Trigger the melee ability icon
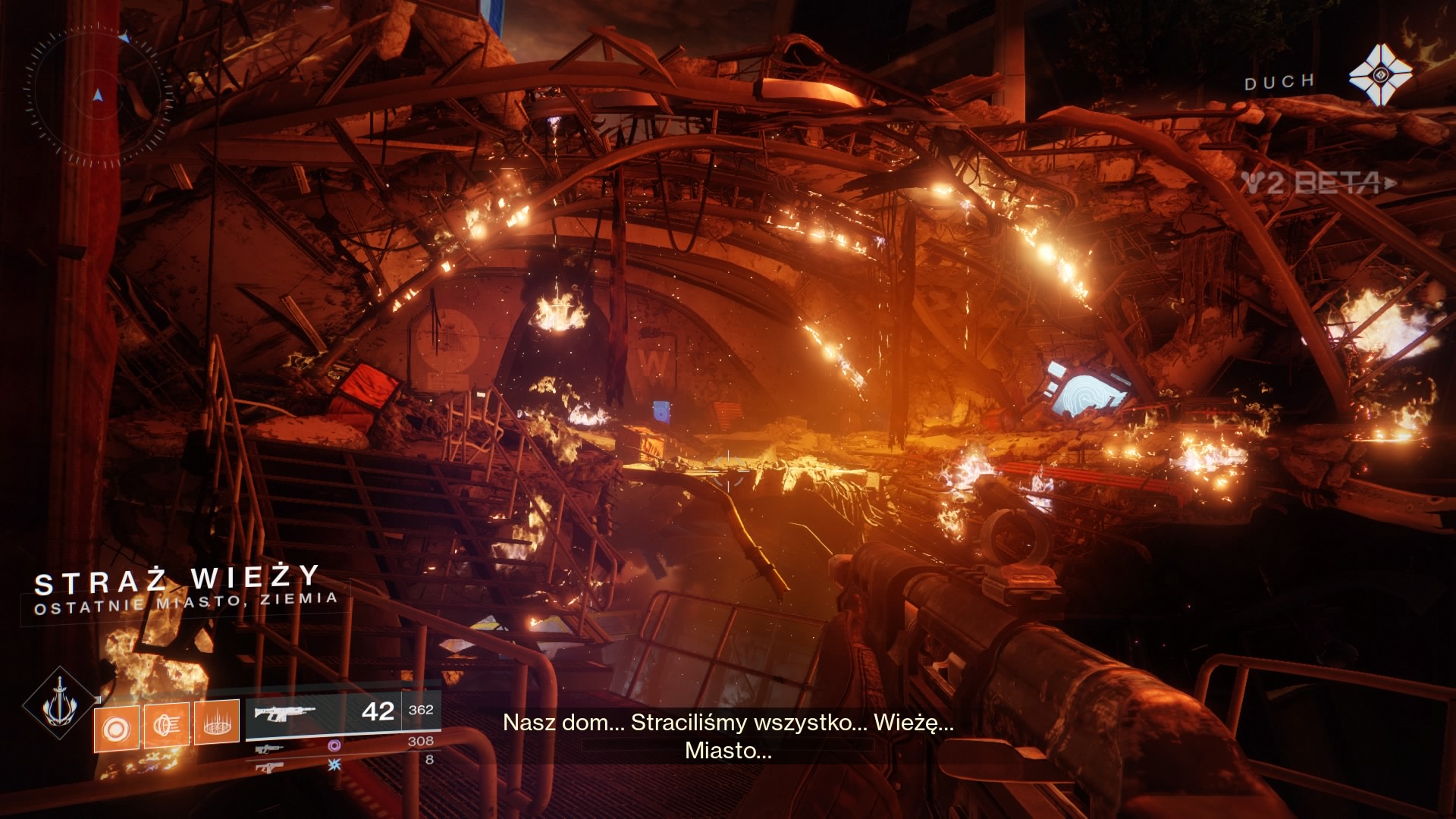The height and width of the screenshot is (819, 1456). point(167,725)
